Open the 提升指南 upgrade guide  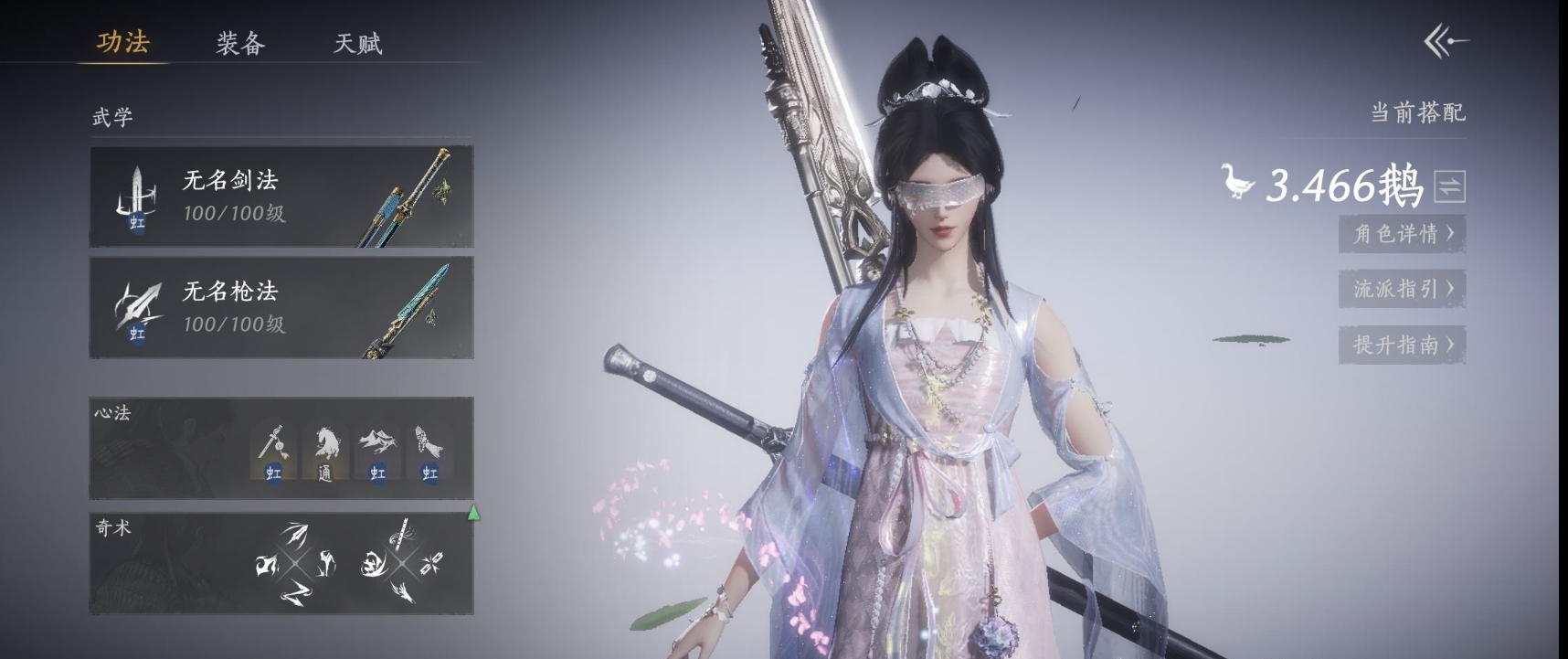pos(1402,345)
